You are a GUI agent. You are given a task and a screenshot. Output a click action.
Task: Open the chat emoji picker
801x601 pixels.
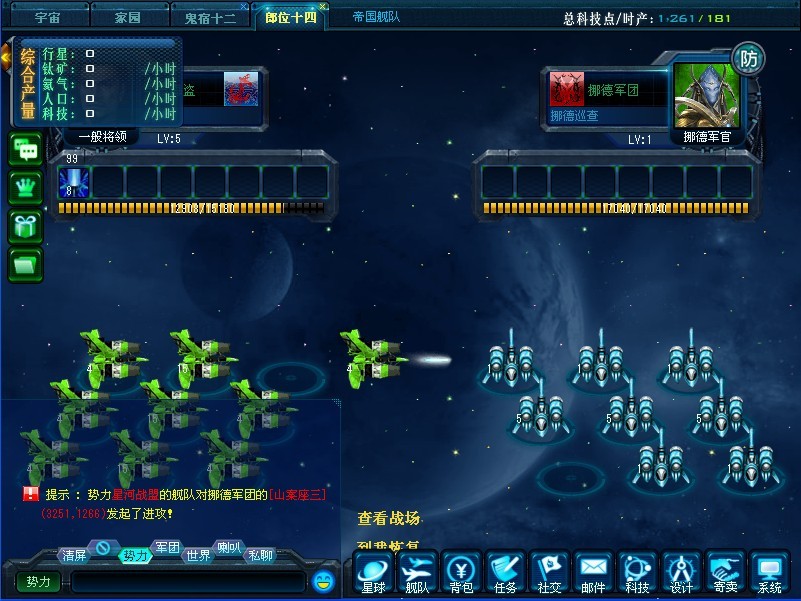pos(322,580)
